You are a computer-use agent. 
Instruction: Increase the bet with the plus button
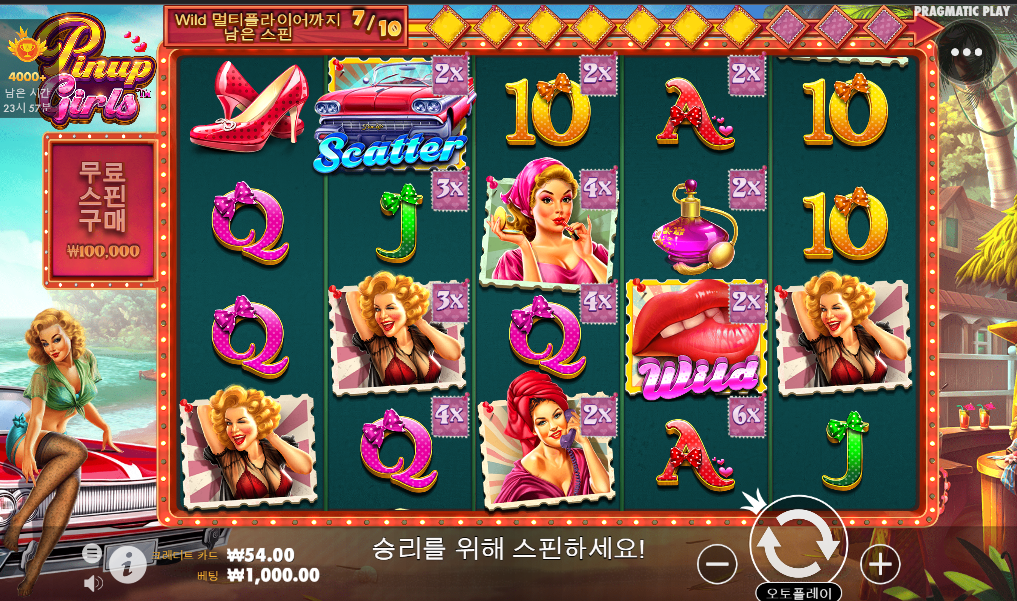coord(879,565)
